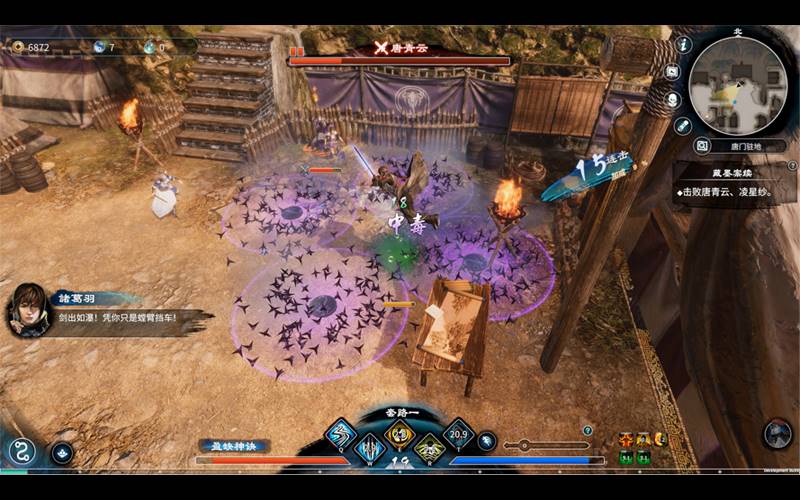800x500 pixels.
Task: Click the round dash icon right of skills
Action: click(x=487, y=440)
